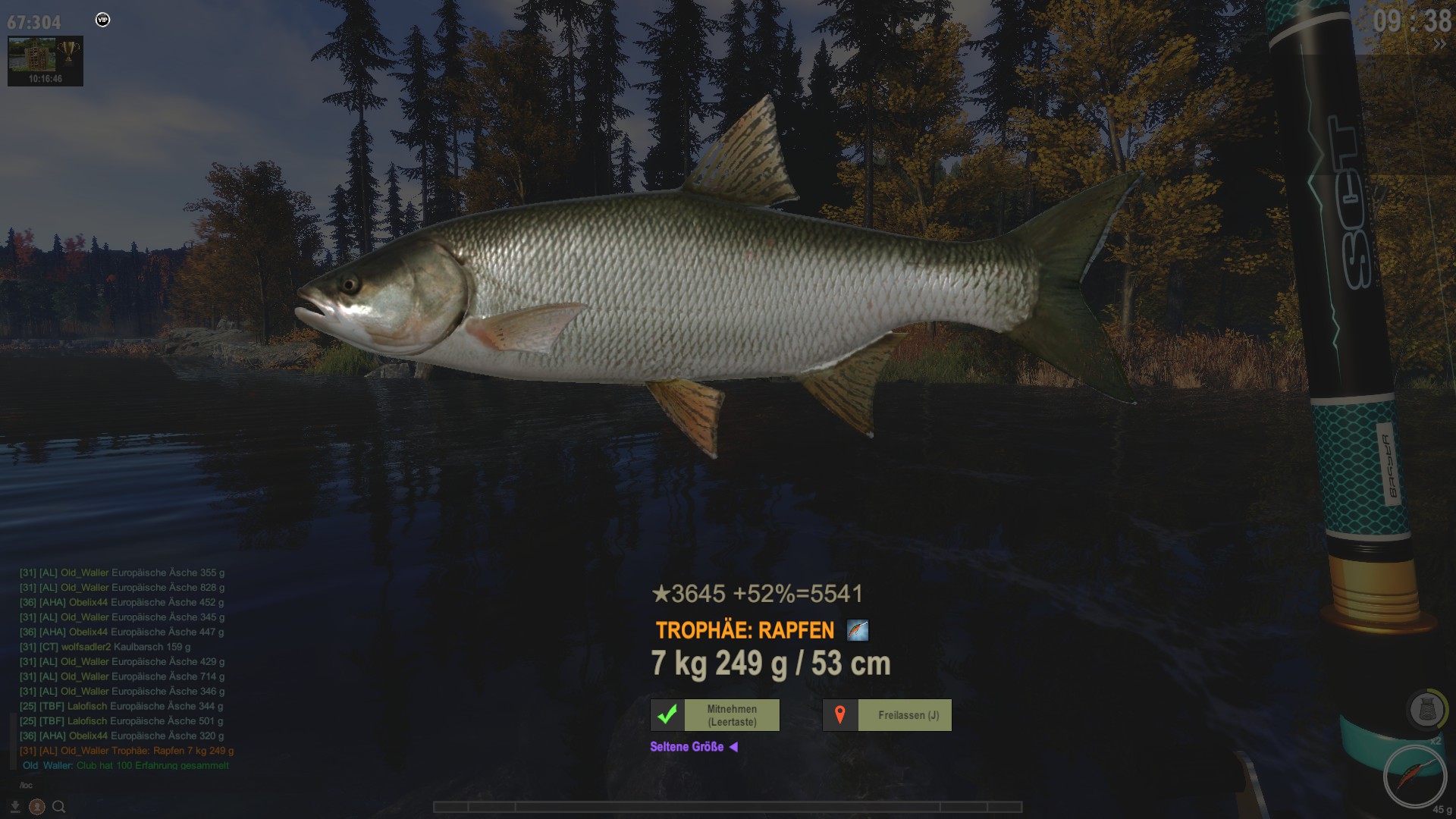The image size is (1456, 819).
Task: Open the chat player profile icon
Action: [36, 807]
